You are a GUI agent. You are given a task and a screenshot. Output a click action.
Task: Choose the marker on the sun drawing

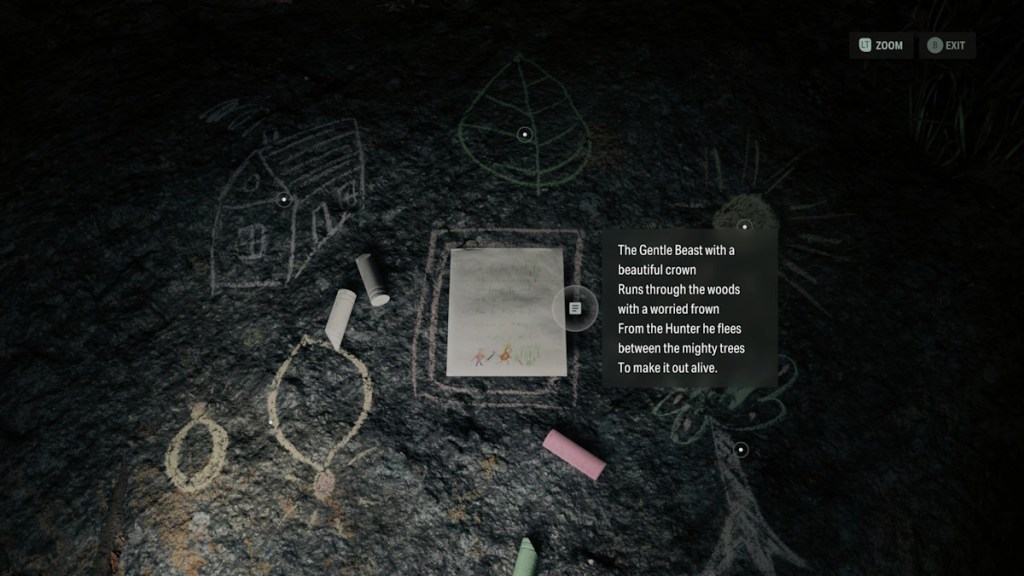(x=744, y=226)
